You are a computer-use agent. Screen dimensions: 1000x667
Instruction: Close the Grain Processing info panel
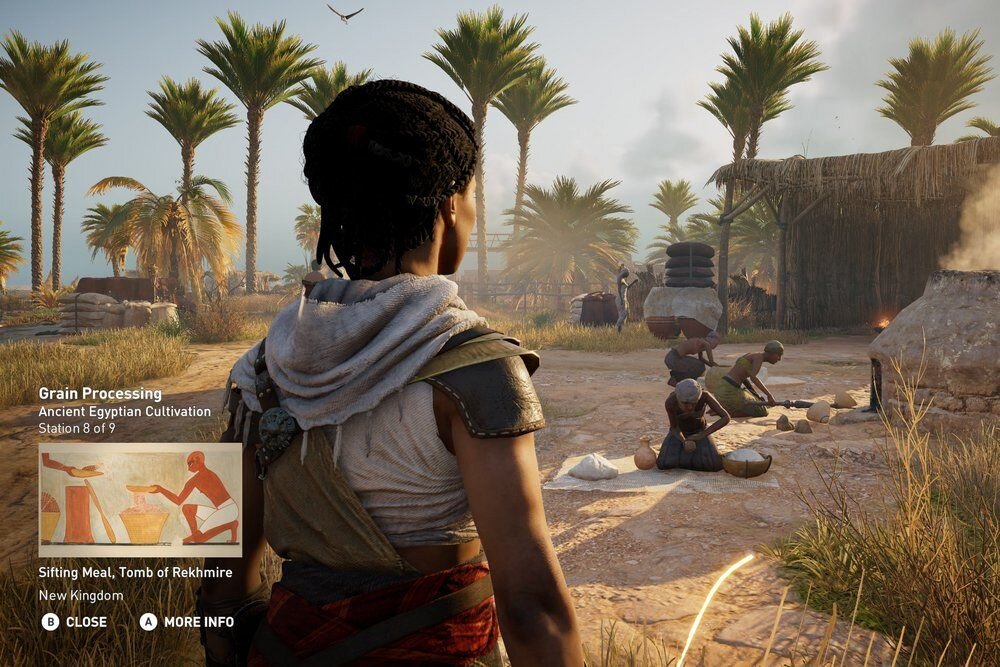pos(74,622)
